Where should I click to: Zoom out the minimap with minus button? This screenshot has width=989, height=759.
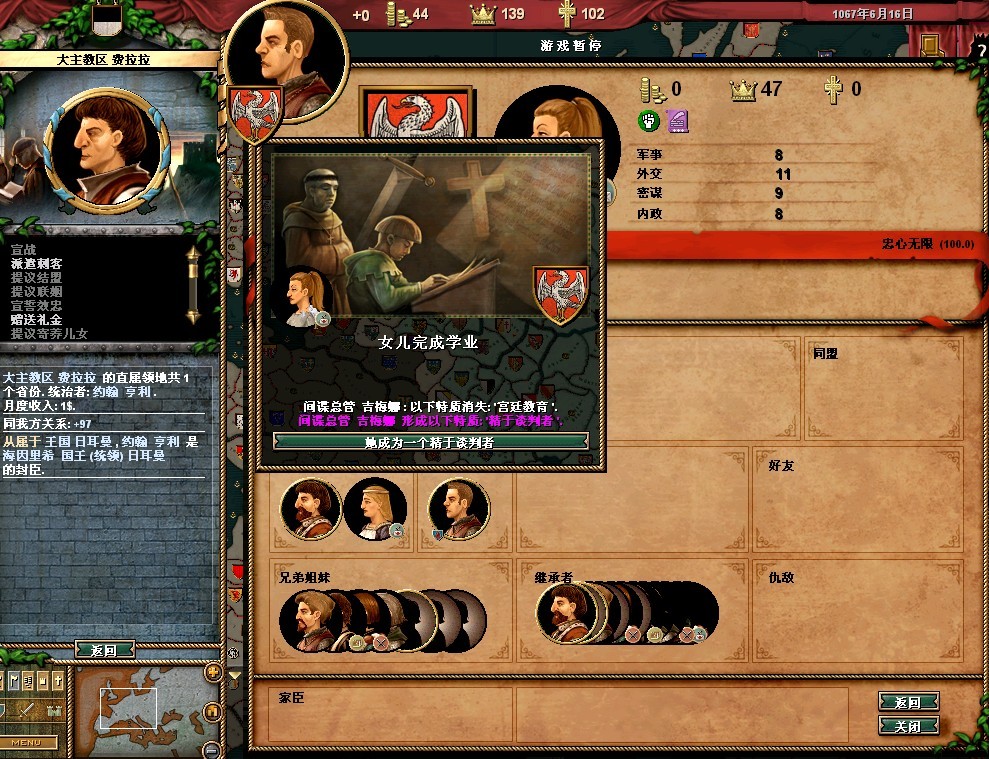tap(212, 749)
